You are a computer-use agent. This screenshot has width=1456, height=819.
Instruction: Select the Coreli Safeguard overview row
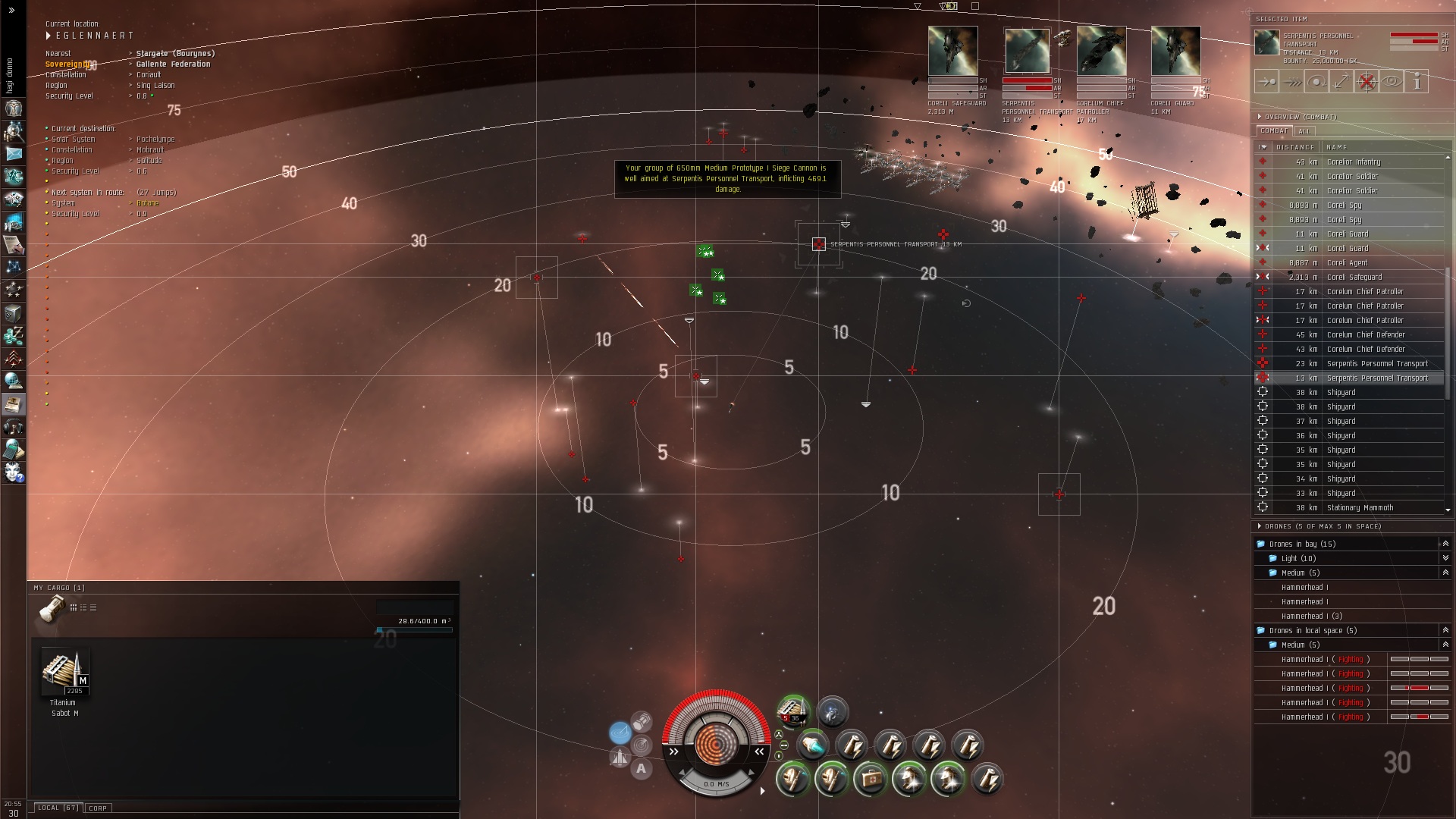1354,278
